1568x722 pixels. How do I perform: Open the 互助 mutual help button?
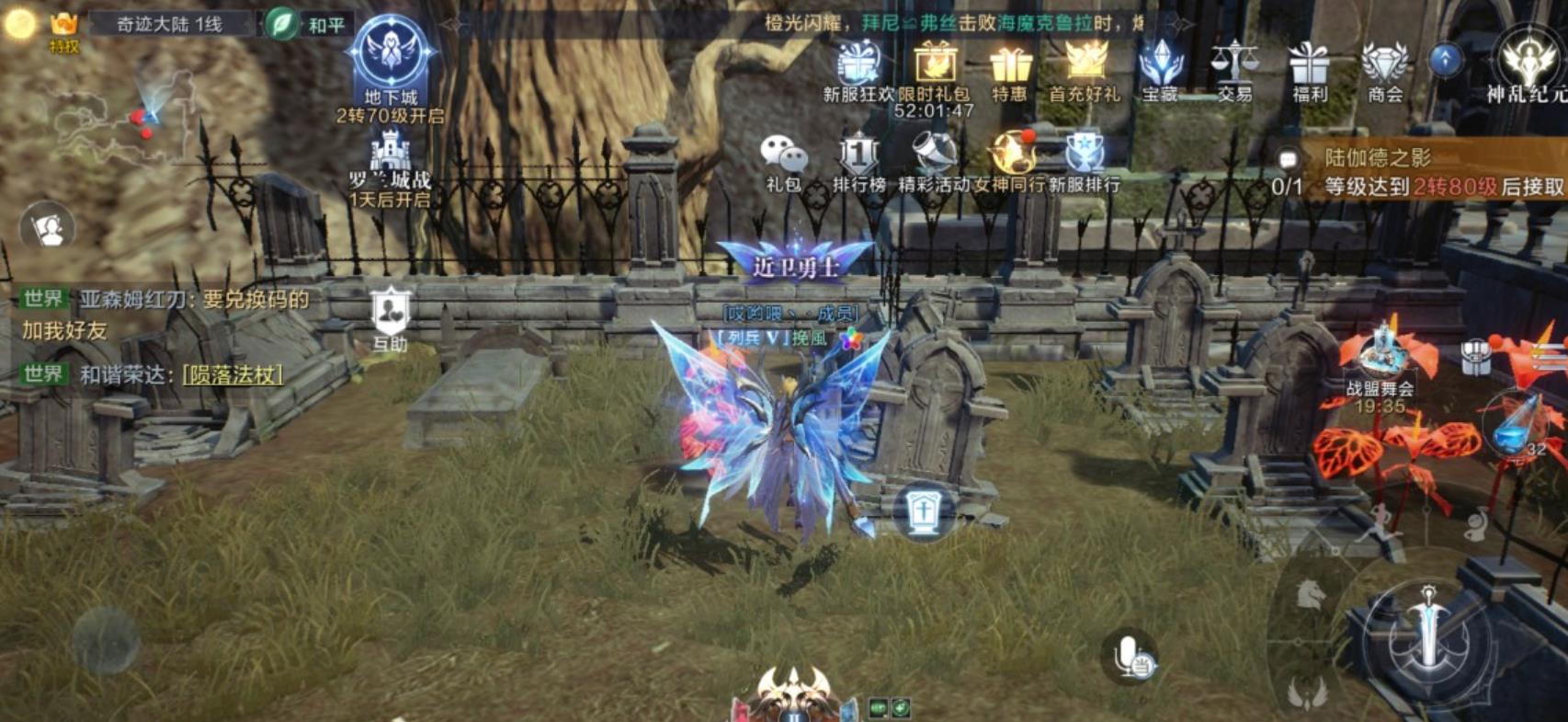(391, 315)
